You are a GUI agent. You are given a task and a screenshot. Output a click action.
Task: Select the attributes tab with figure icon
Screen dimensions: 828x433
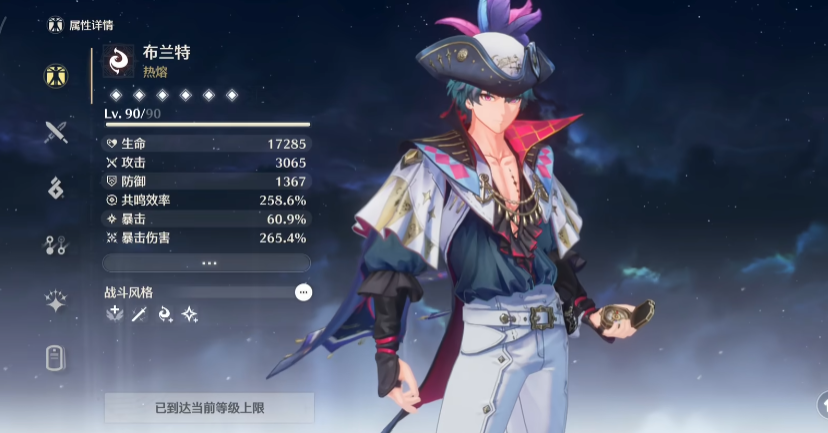pyautogui.click(x=57, y=75)
